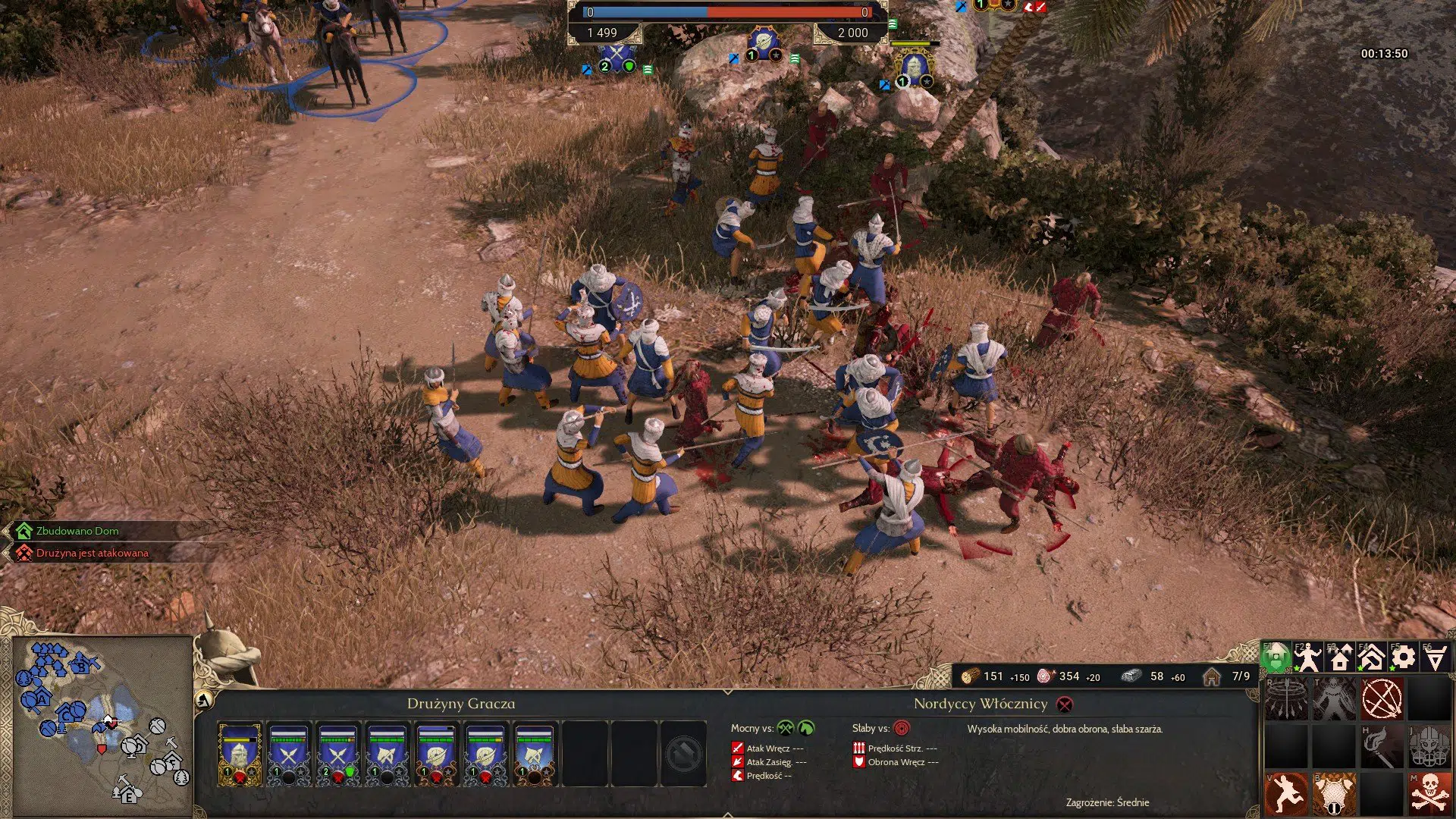Image resolution: width=1456 pixels, height=819 pixels.
Task: Use the chainmail armor upgrade ability
Action: tap(1334, 794)
